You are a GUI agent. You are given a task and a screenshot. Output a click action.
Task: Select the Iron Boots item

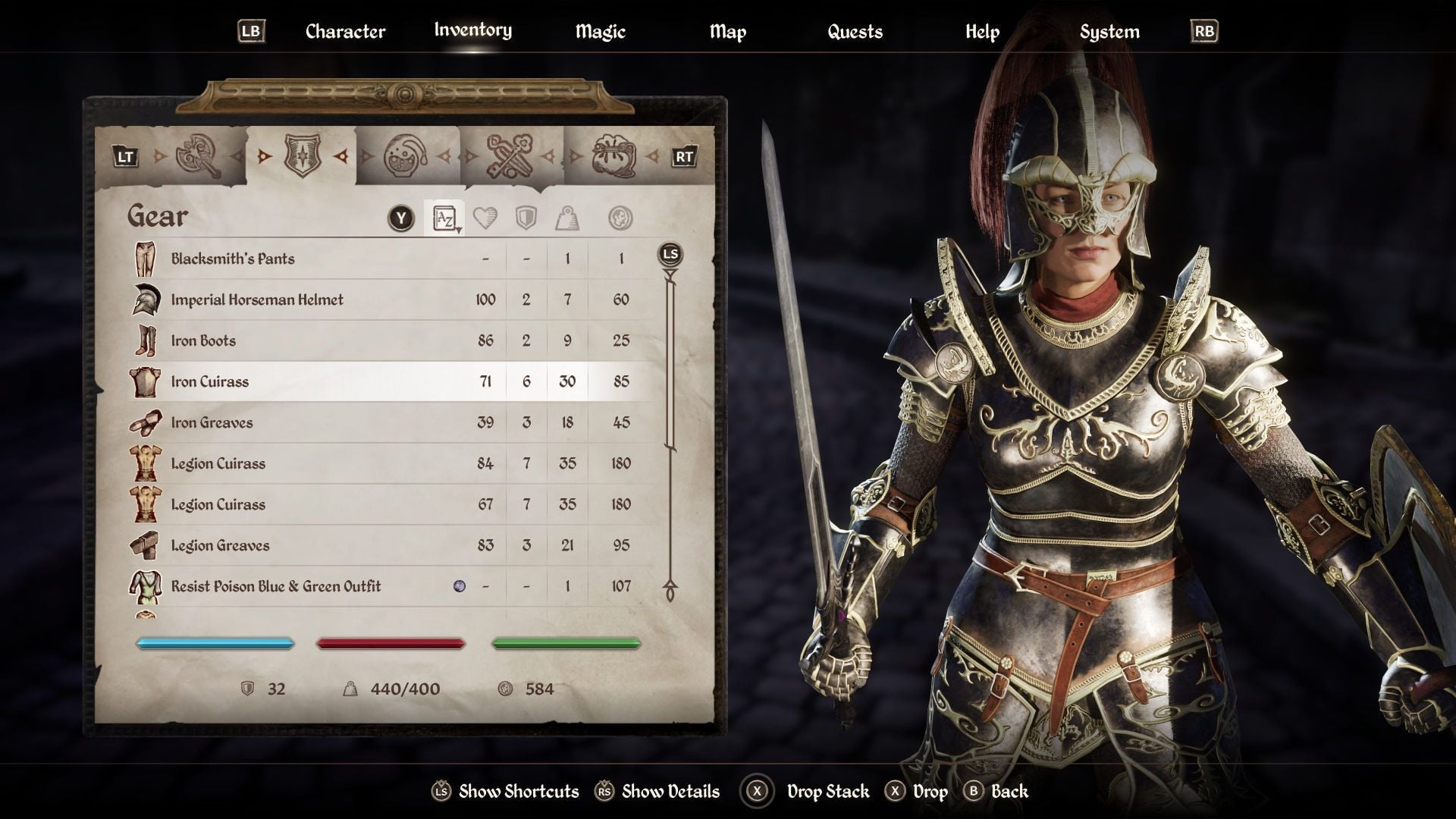[x=203, y=340]
